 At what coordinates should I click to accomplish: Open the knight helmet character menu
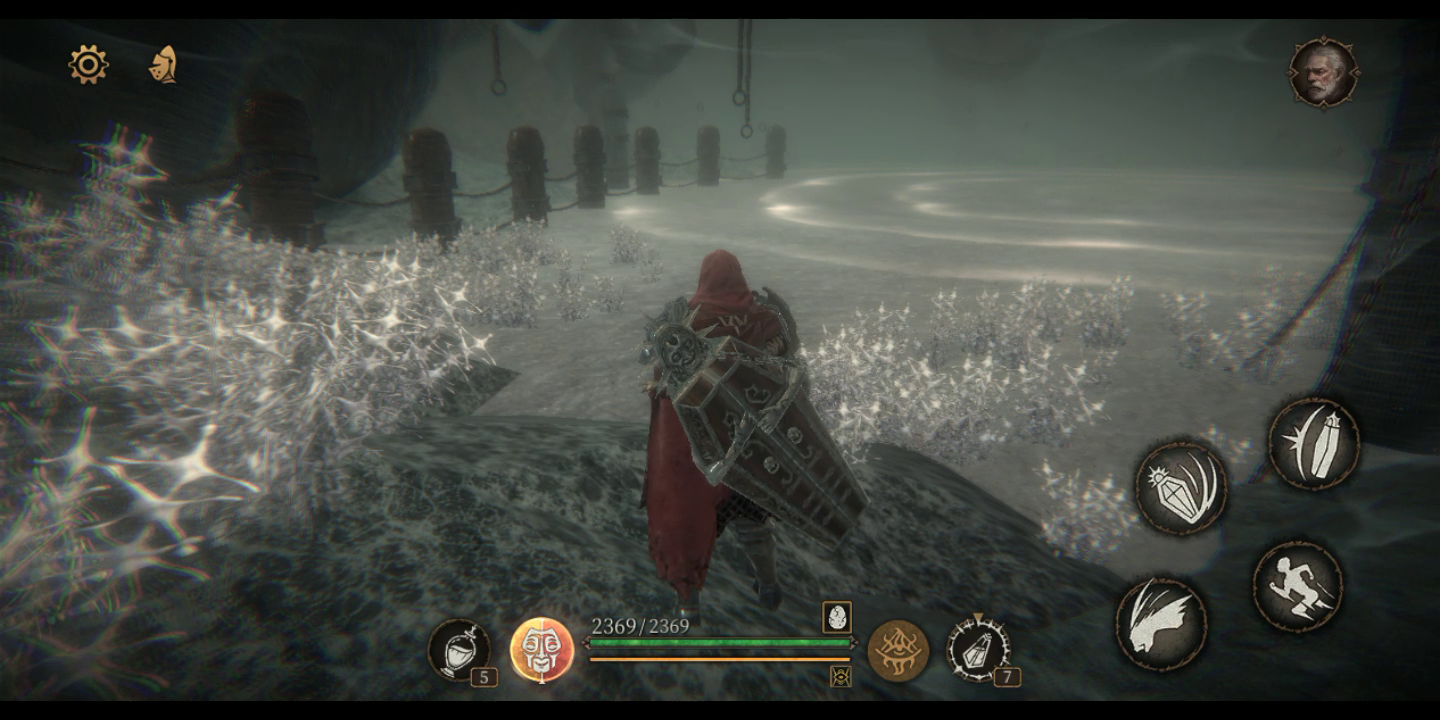pyautogui.click(x=163, y=65)
